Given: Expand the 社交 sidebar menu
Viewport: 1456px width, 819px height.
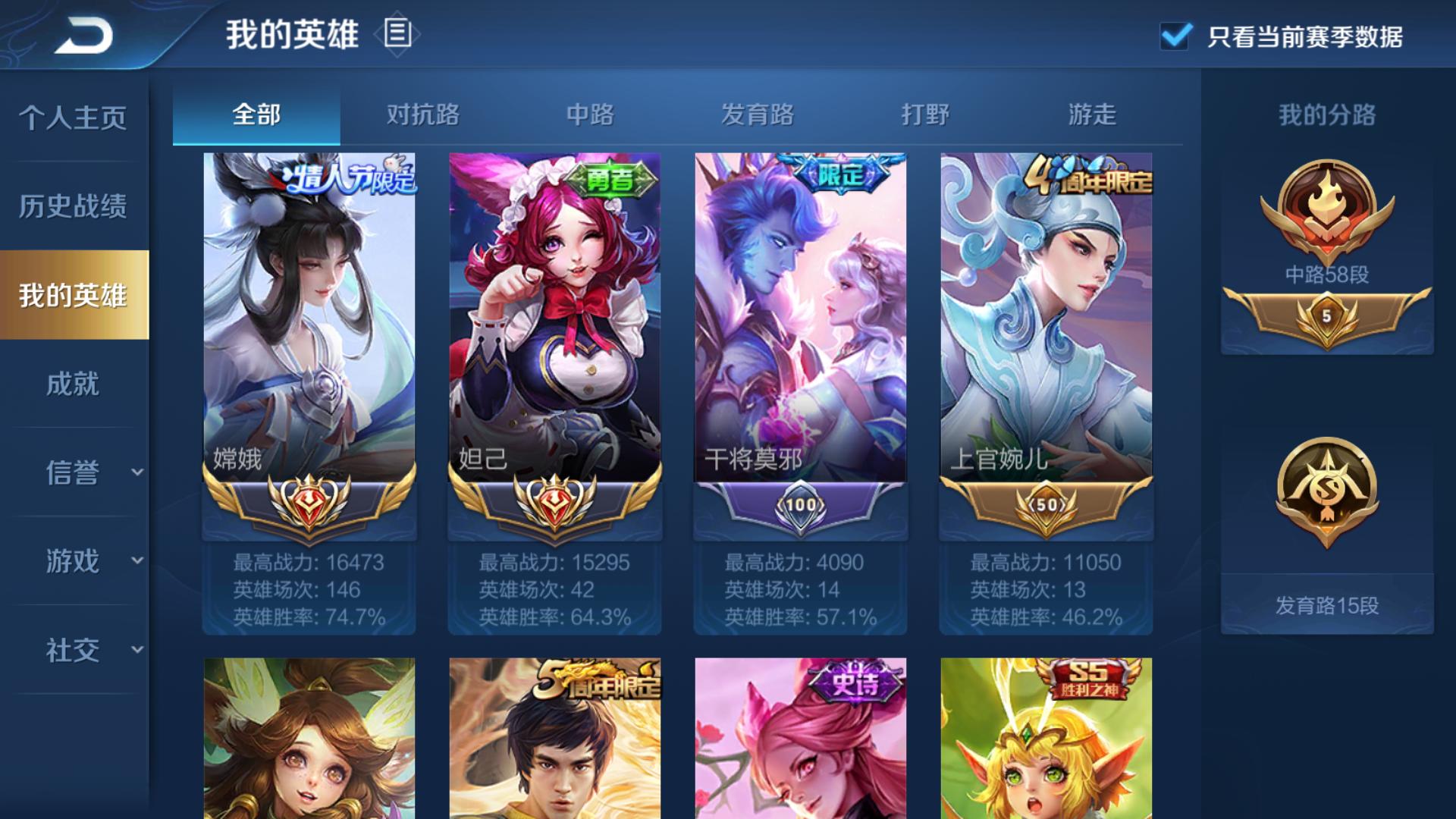Looking at the screenshot, I should click(72, 648).
